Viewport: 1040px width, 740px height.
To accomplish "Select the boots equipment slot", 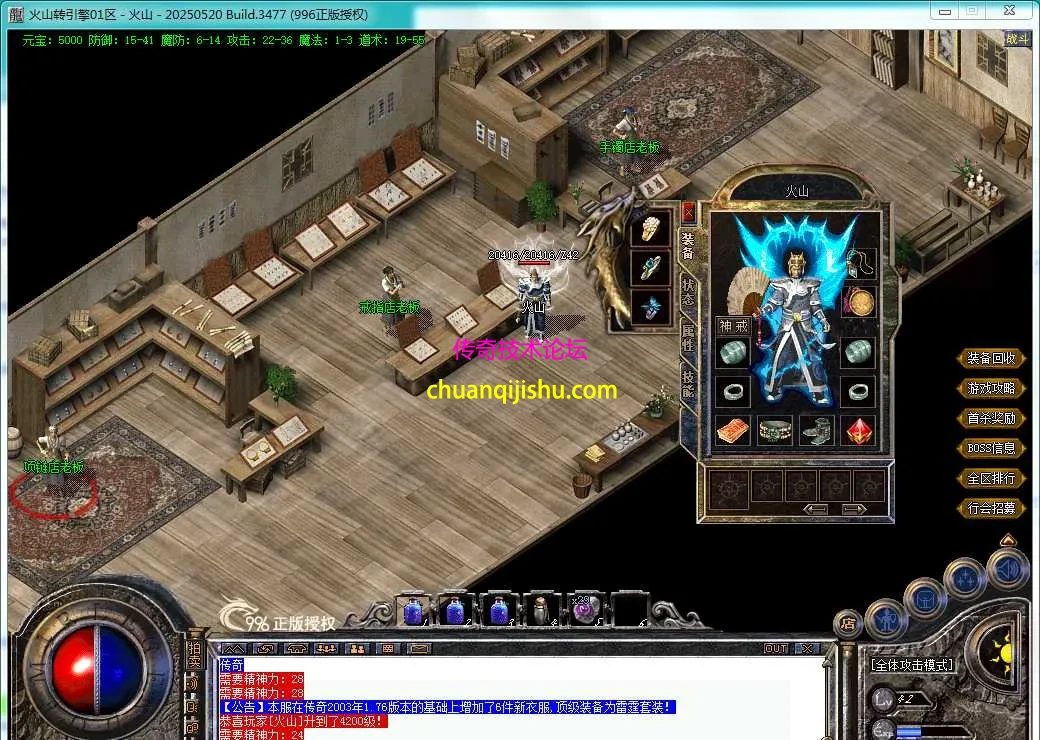I will pyautogui.click(x=816, y=430).
